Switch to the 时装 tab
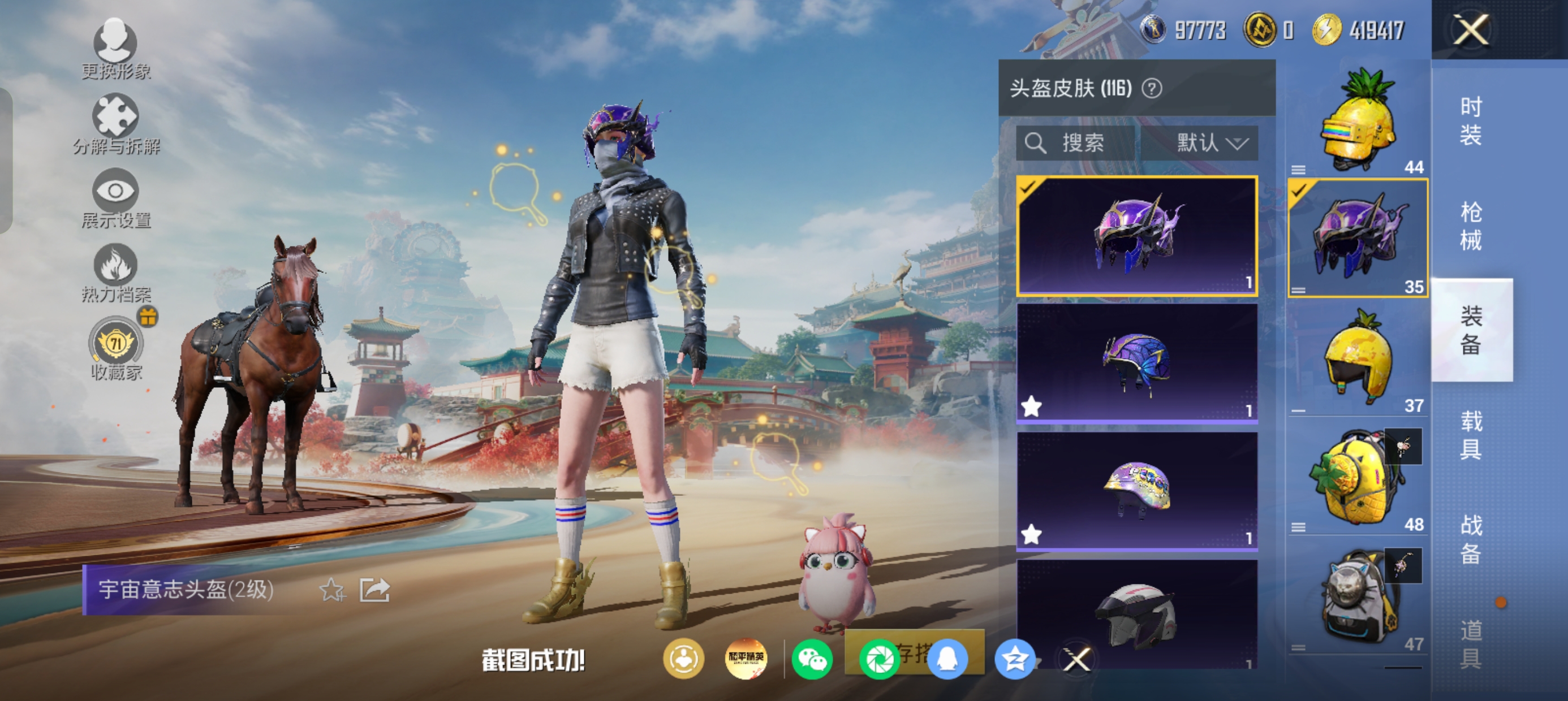This screenshot has height=701, width=1568. coord(1471,120)
